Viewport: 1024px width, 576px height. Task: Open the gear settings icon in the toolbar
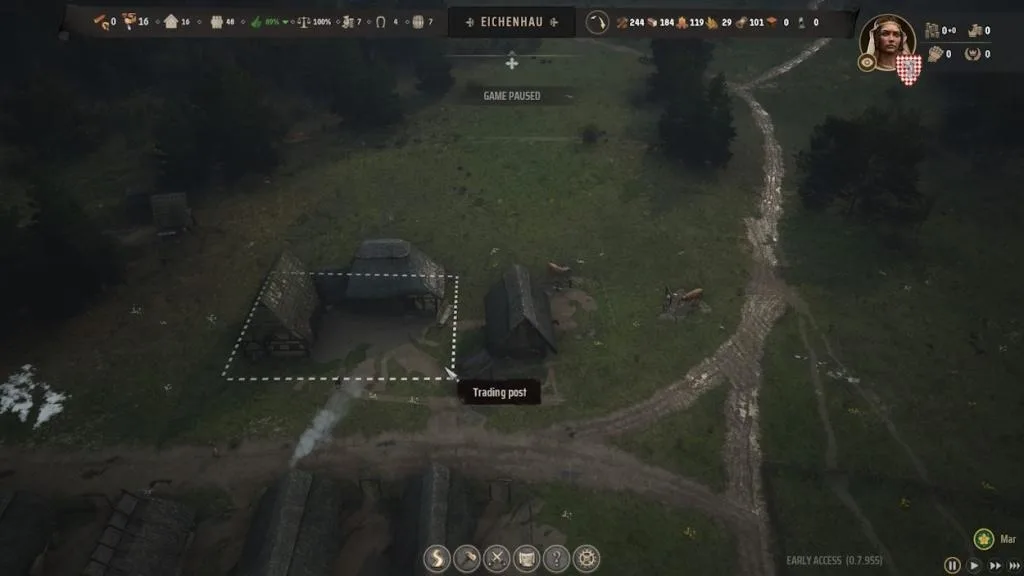[x=586, y=558]
